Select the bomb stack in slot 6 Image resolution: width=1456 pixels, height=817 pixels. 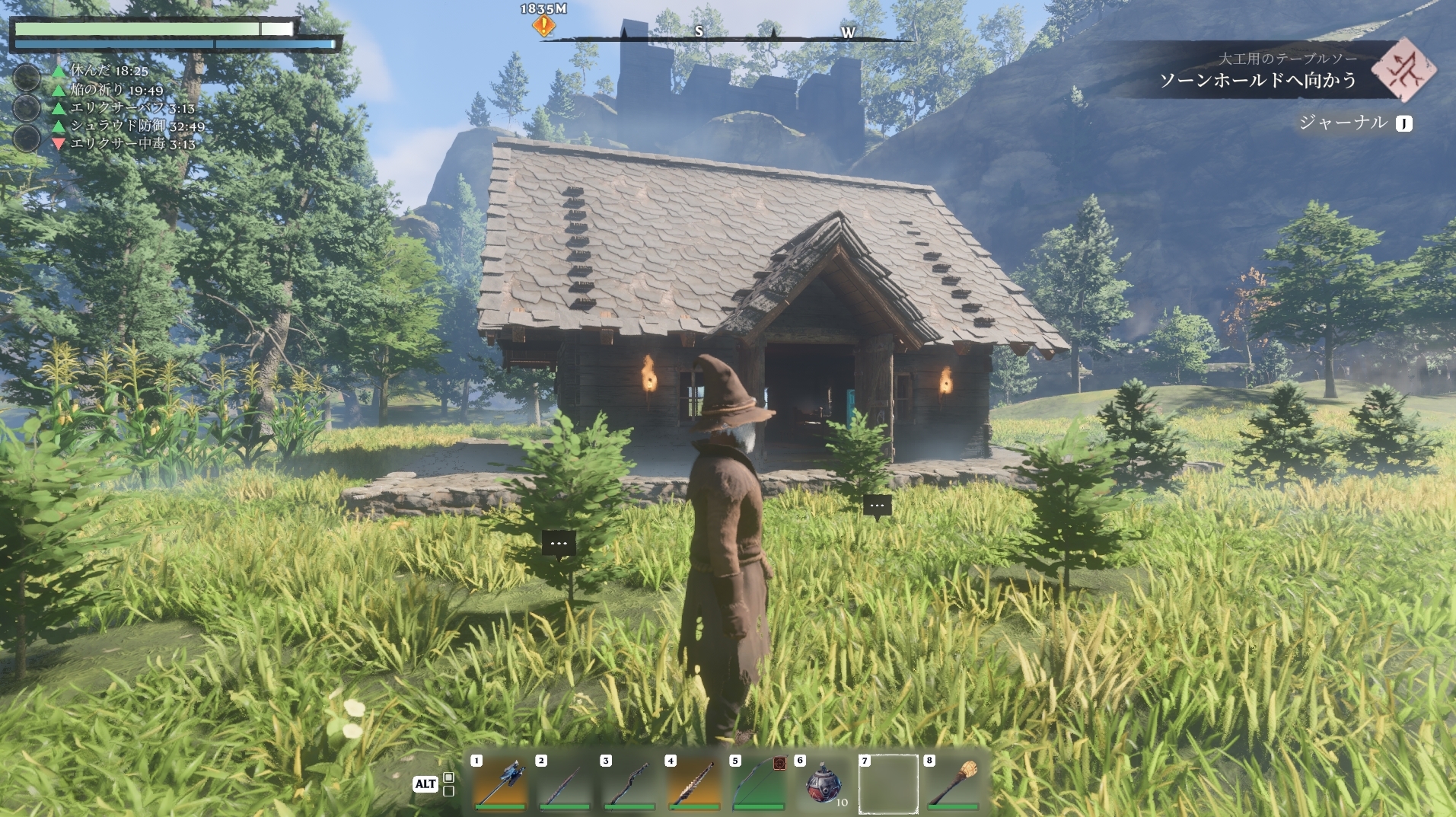823,783
